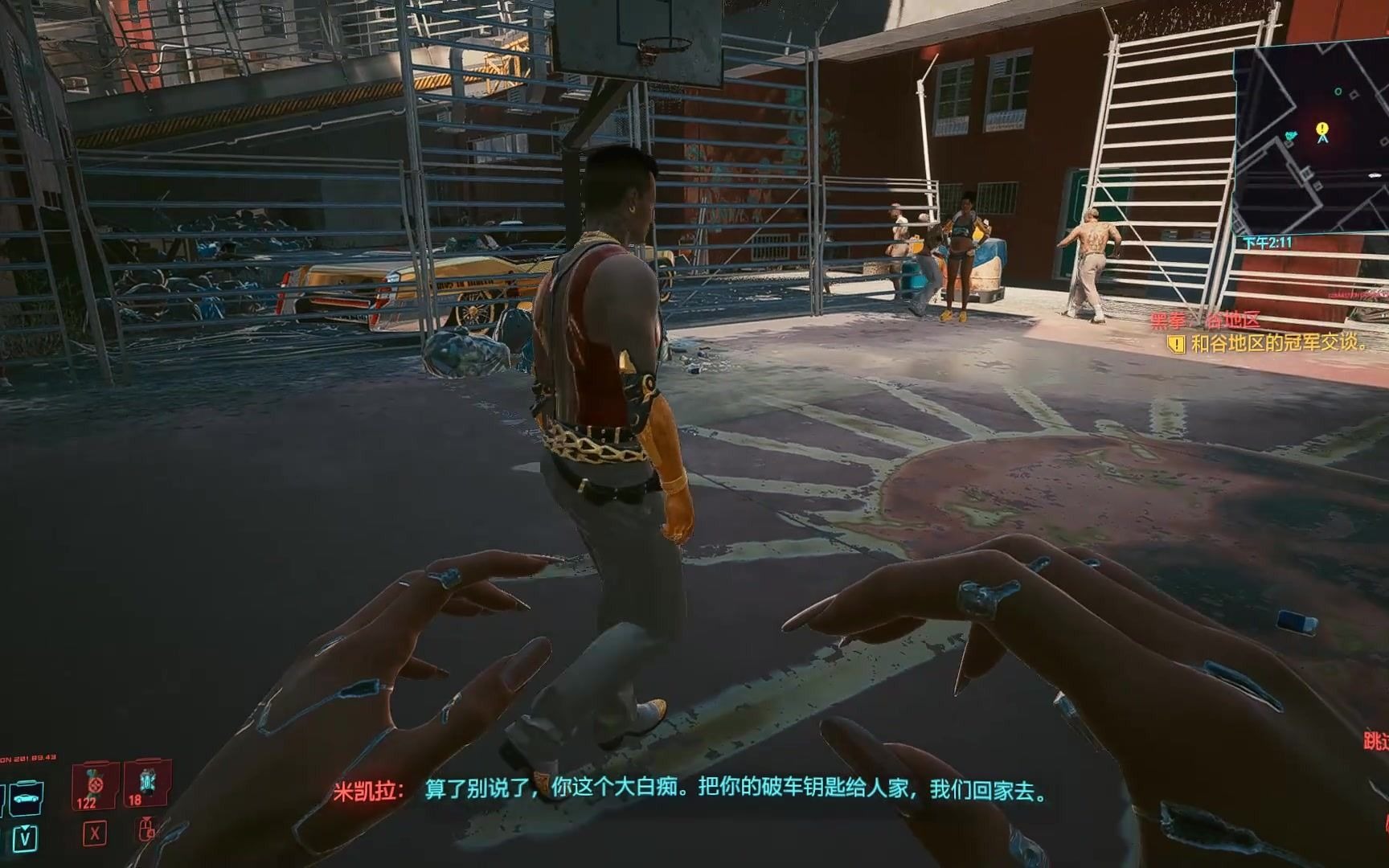Open the tracked quest objective about the champion
Viewport: 1389px width, 868px height.
pyautogui.click(x=1278, y=344)
